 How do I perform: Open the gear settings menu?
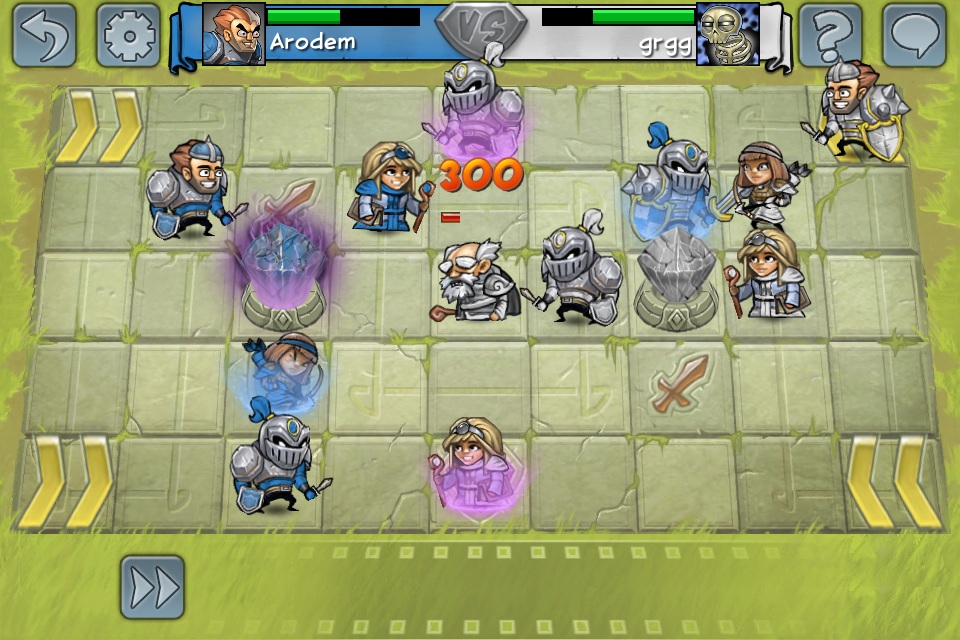[128, 35]
